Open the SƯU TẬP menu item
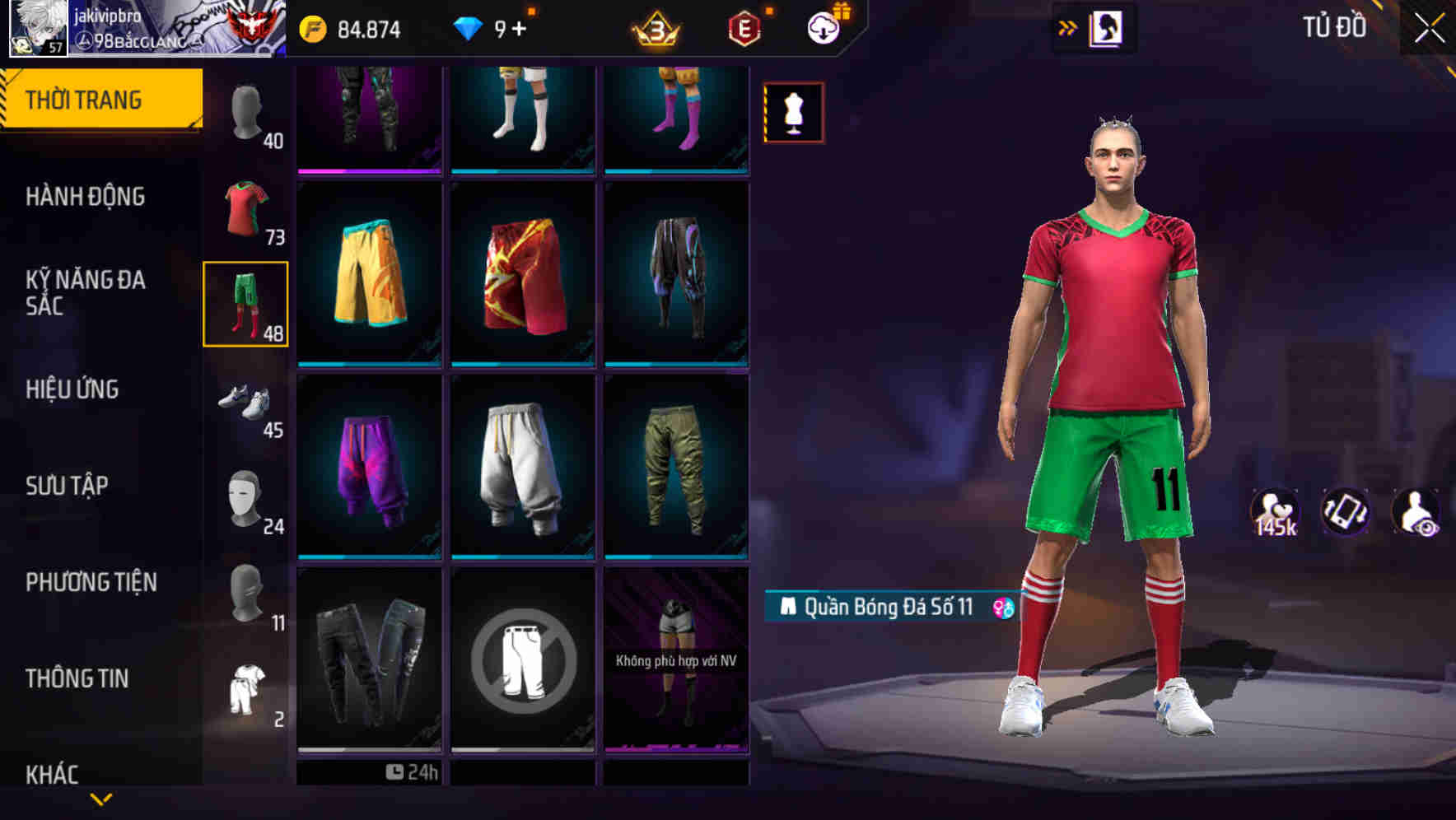 point(66,486)
